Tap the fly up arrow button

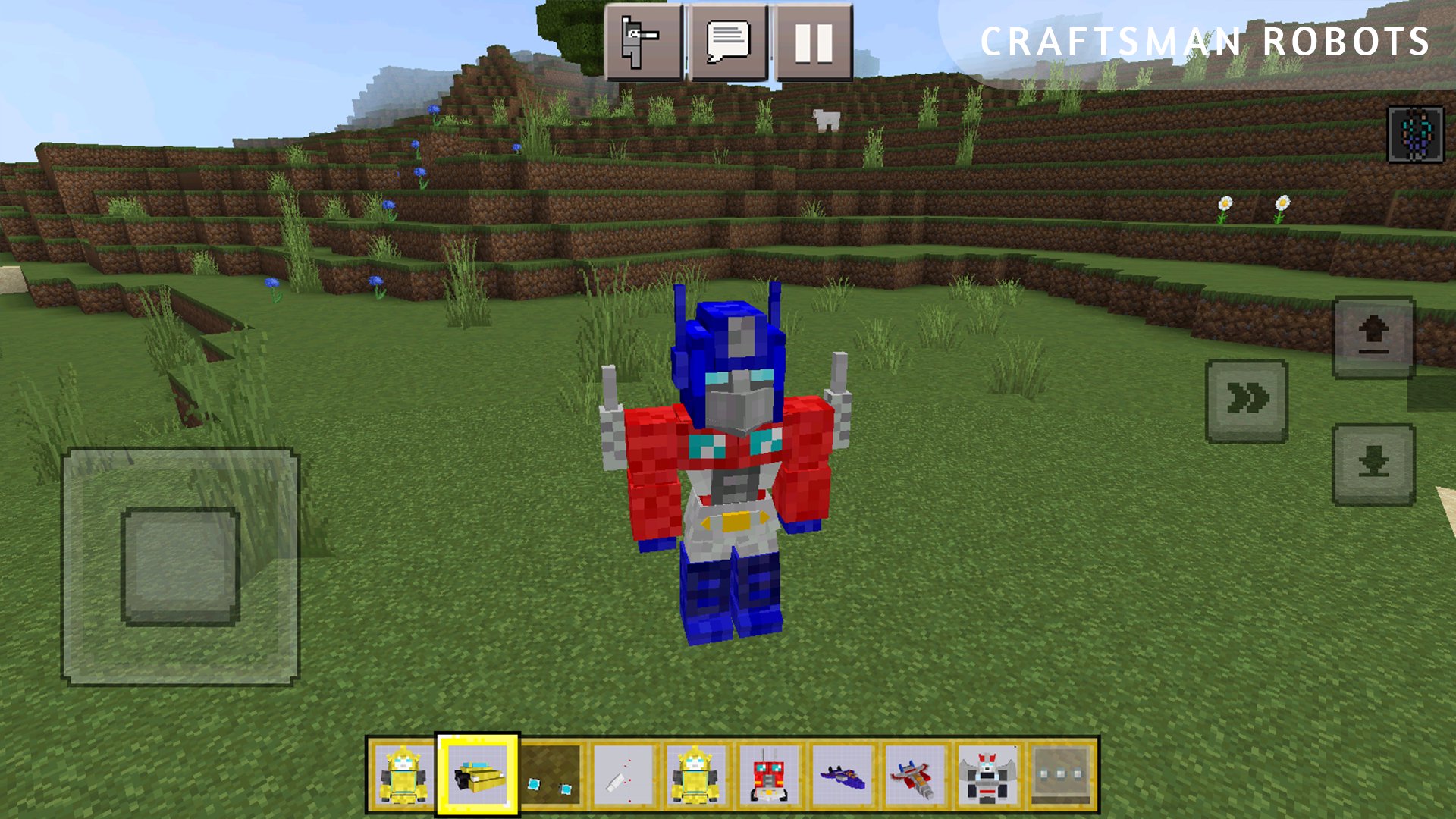(1373, 337)
